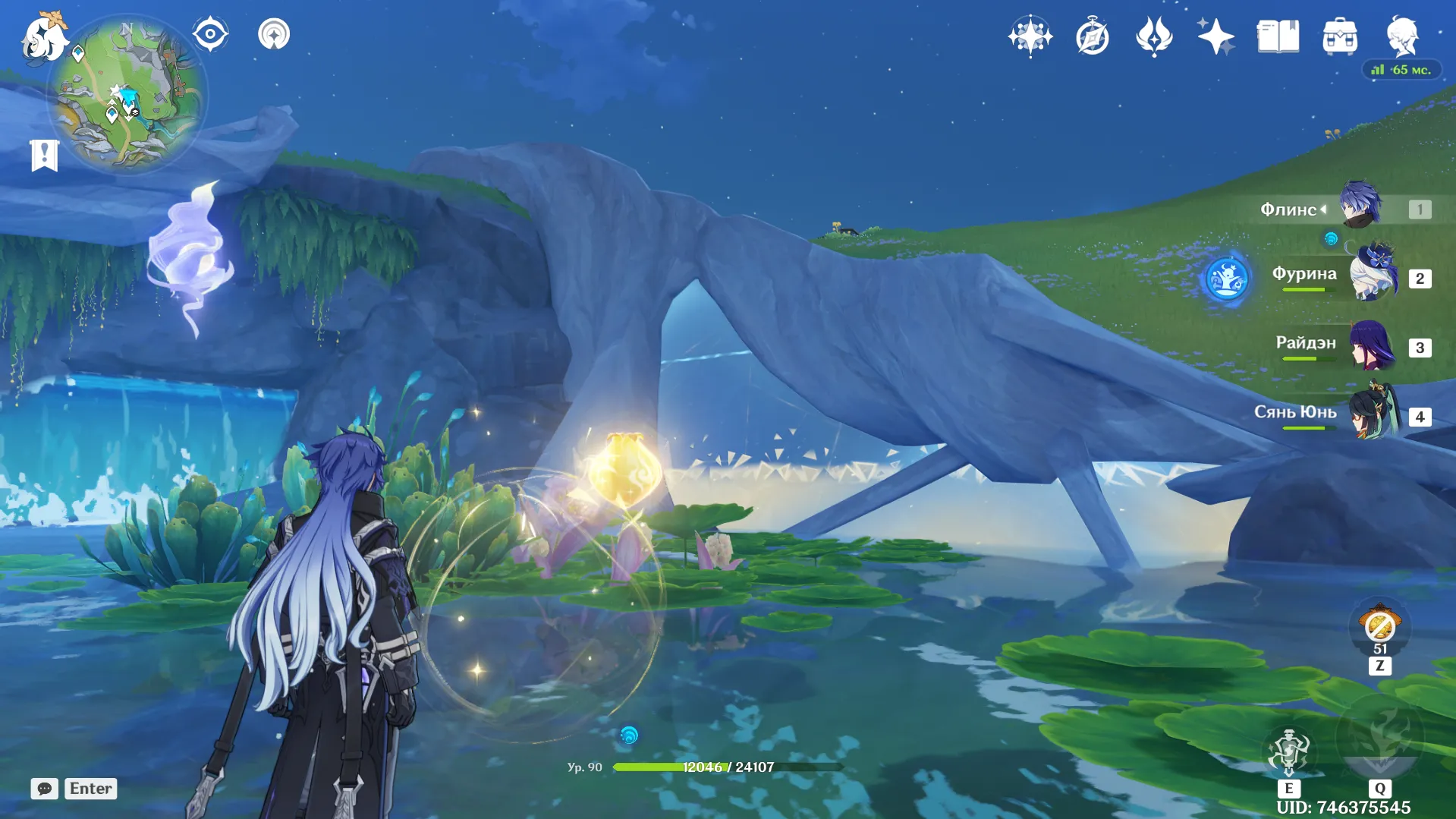Screen dimensions: 1456x819
Task: Open the tutorial book icon
Action: (1278, 36)
